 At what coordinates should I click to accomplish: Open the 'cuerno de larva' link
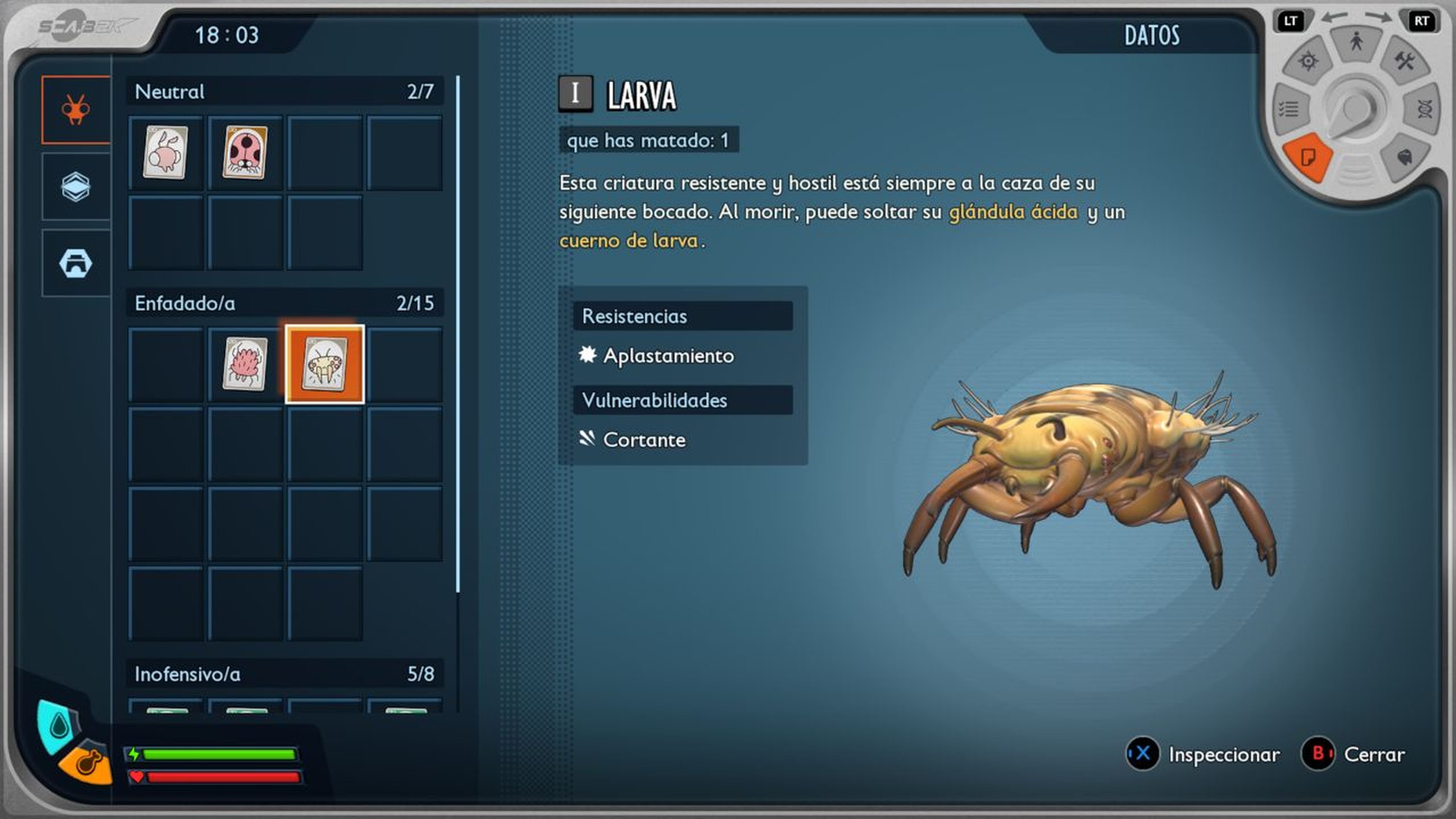(x=629, y=241)
